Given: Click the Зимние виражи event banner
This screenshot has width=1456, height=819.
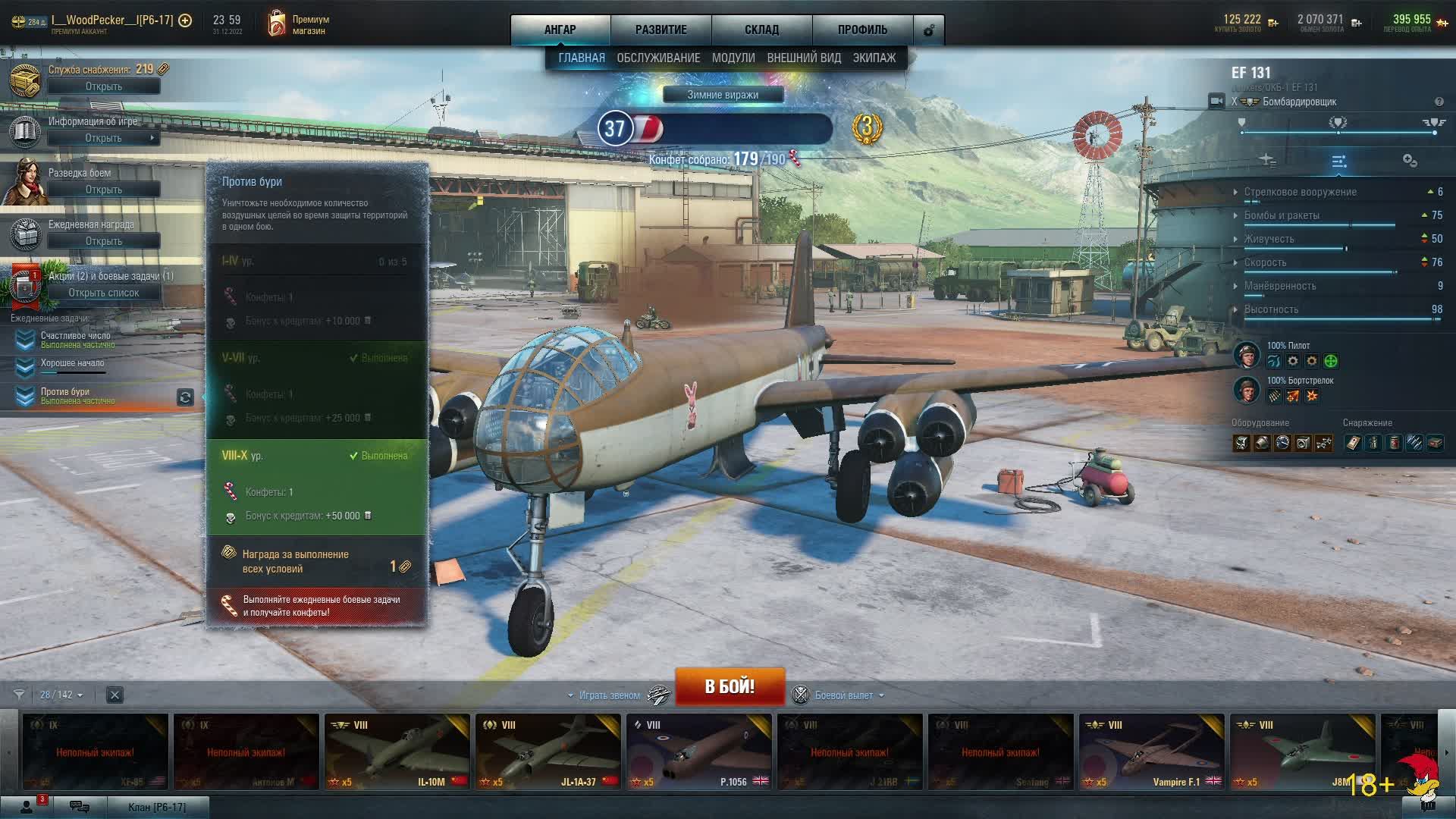Looking at the screenshot, I should [x=723, y=95].
